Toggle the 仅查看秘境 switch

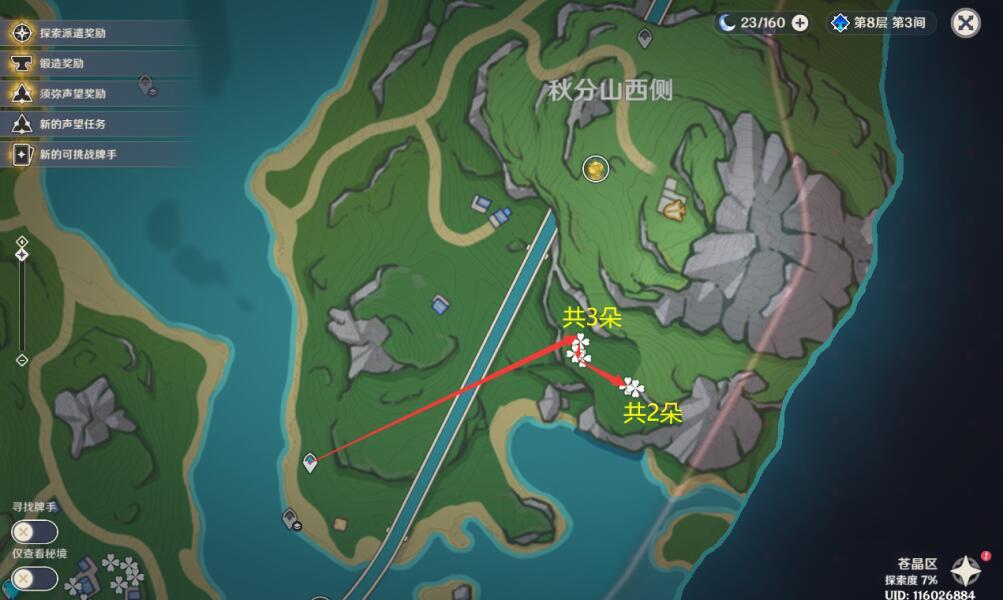click(x=34, y=578)
